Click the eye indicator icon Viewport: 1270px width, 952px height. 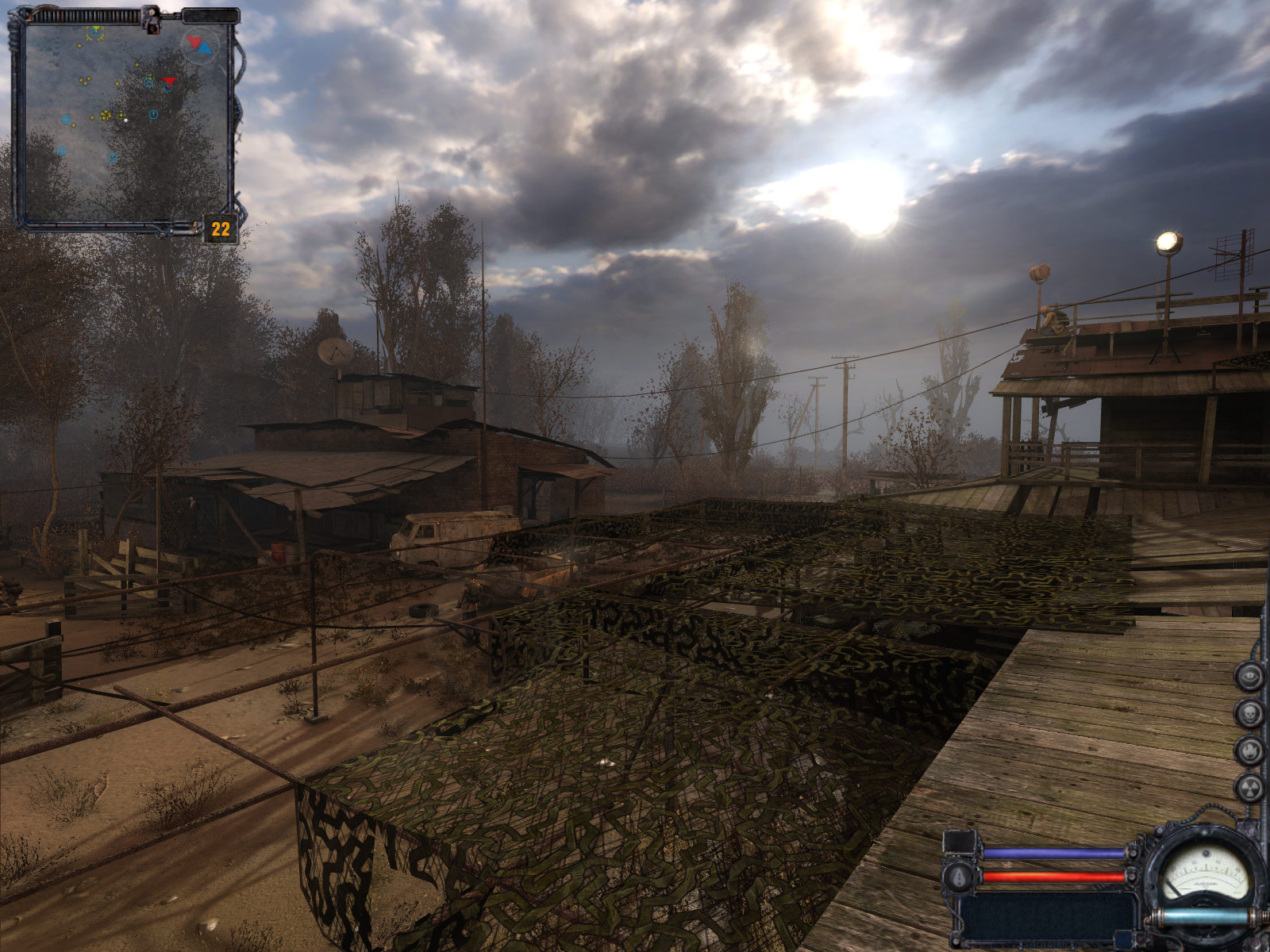tap(1249, 678)
